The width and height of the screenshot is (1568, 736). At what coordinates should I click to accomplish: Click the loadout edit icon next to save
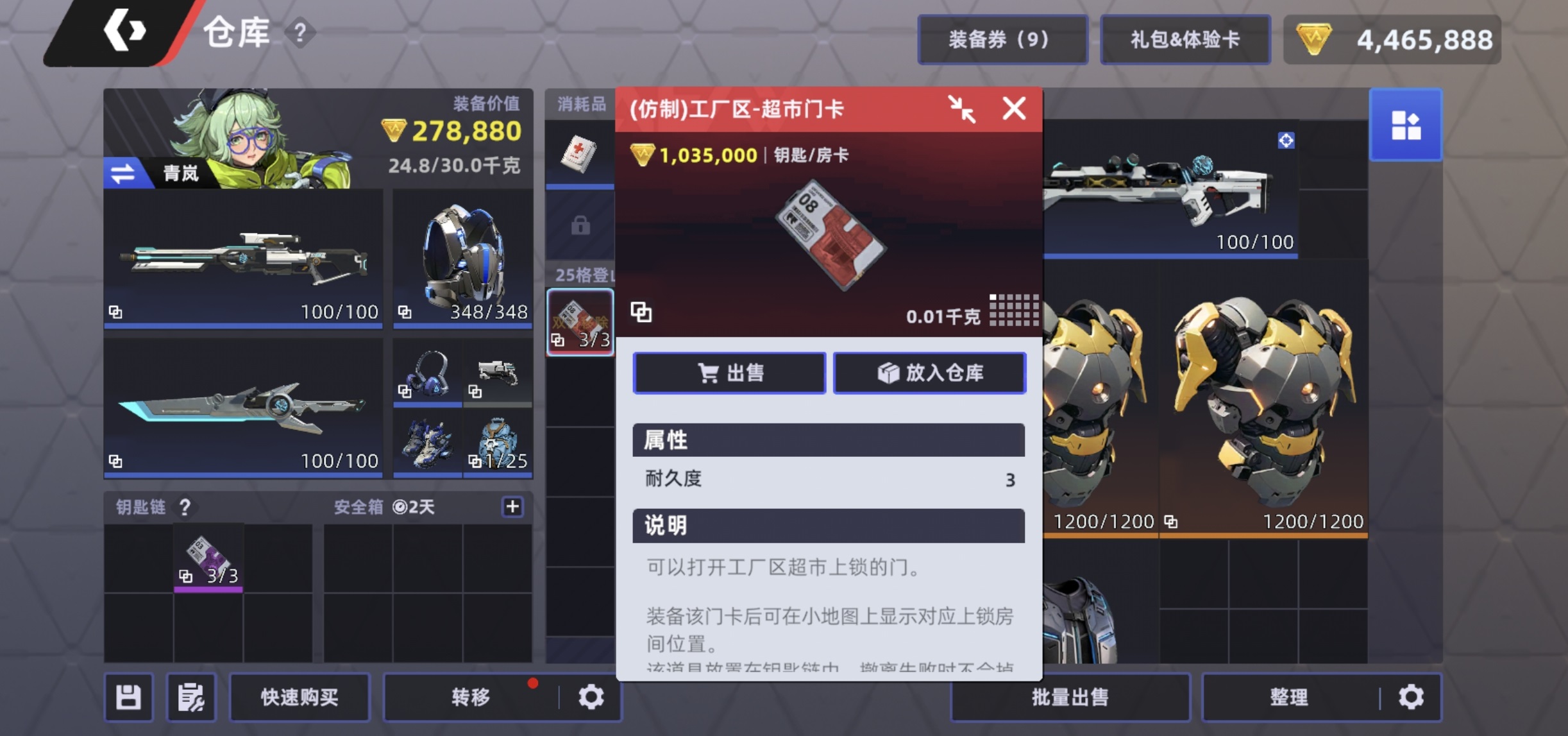(x=190, y=697)
